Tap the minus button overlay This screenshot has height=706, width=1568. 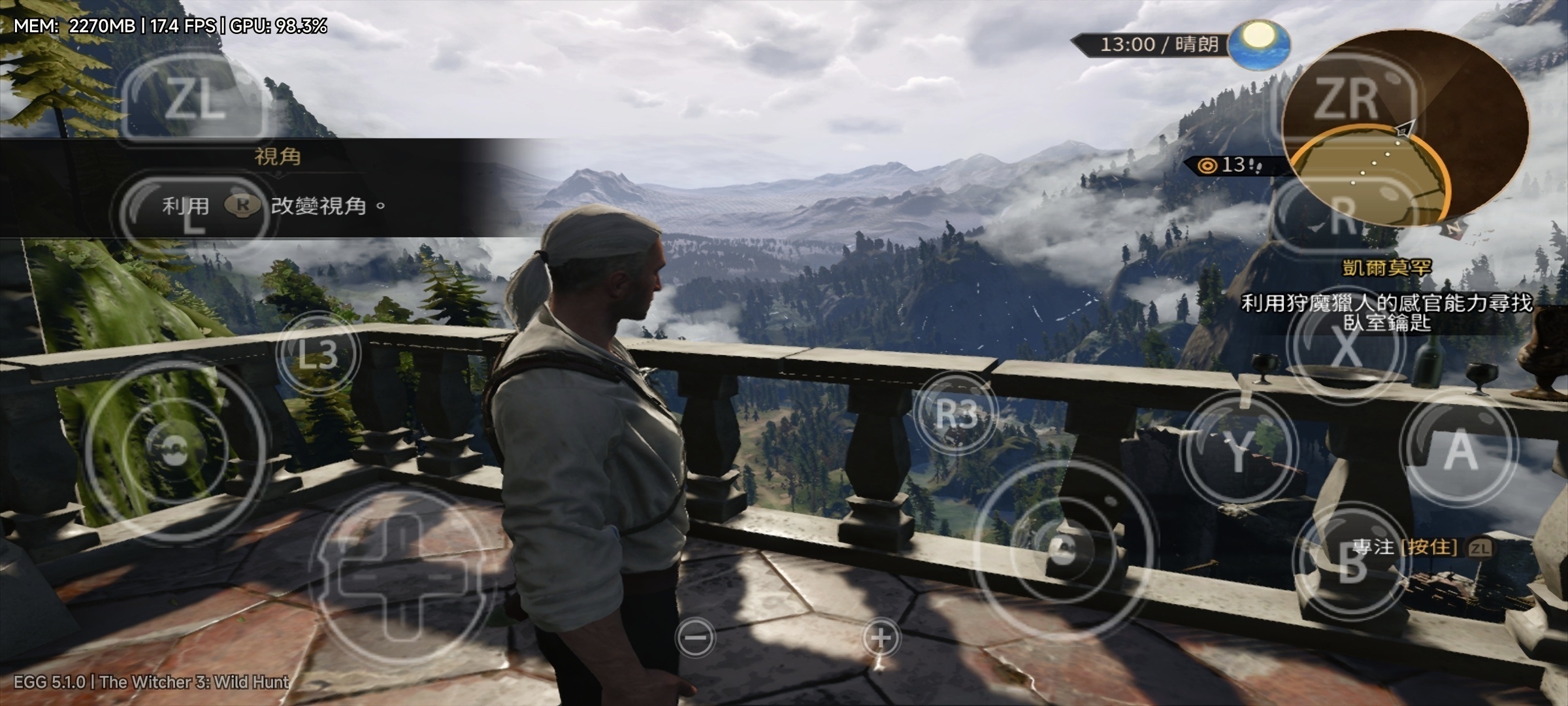696,637
